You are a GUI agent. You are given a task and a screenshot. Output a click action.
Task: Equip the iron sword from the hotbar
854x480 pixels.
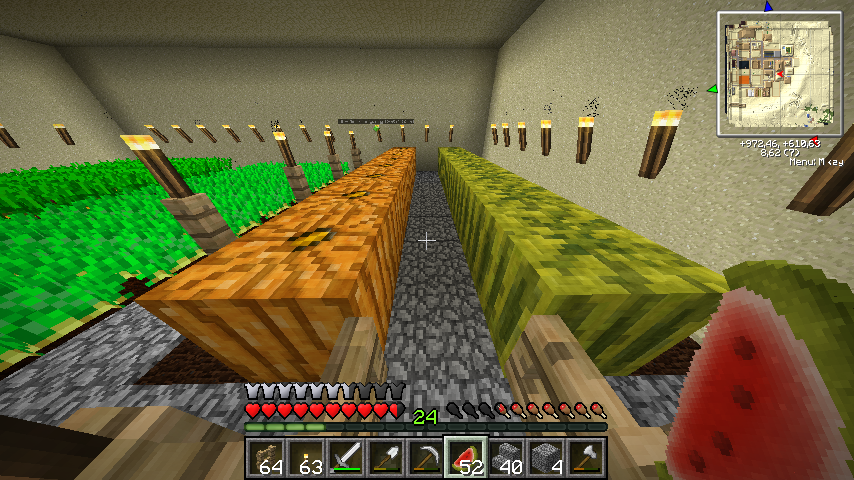[346, 459]
